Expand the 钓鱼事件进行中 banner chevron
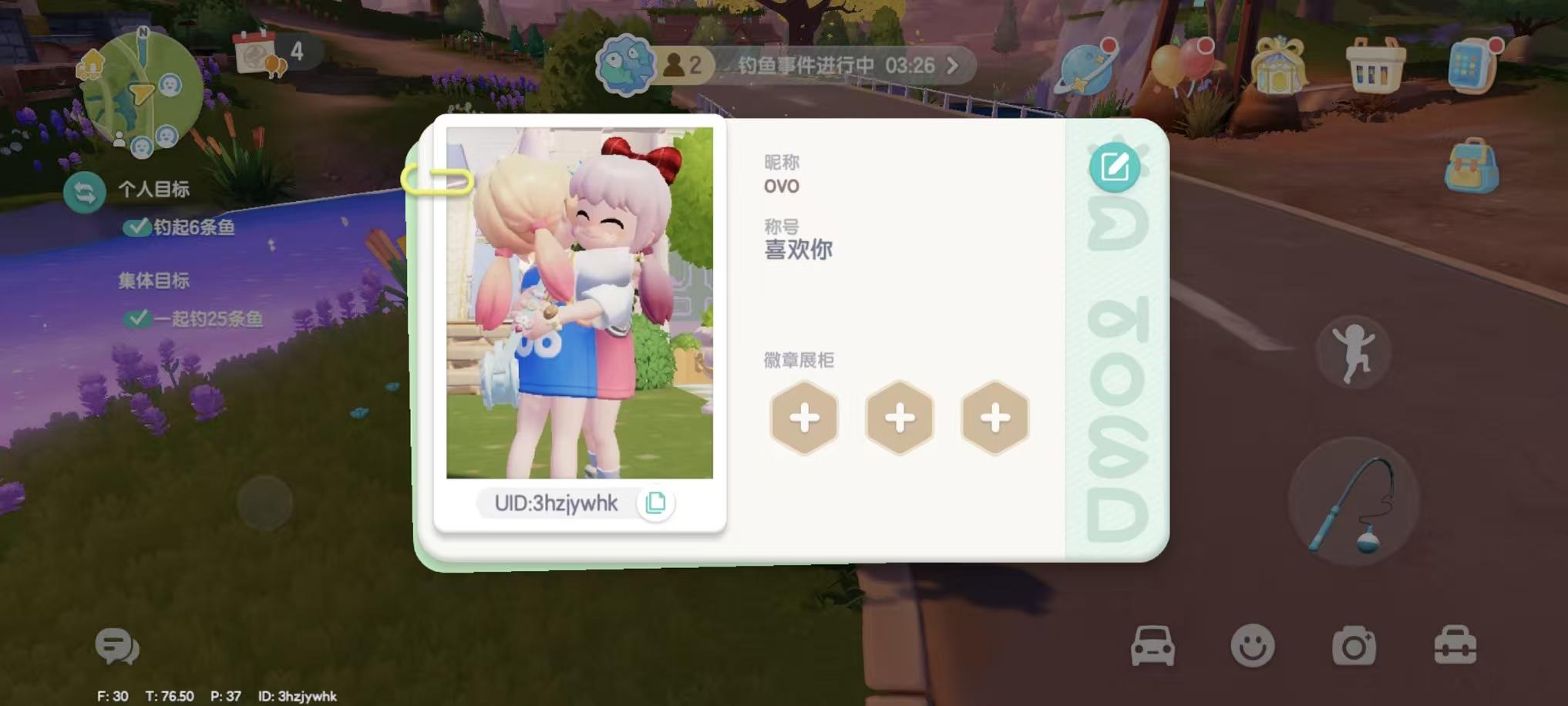The width and height of the screenshot is (1568, 706). click(x=951, y=66)
